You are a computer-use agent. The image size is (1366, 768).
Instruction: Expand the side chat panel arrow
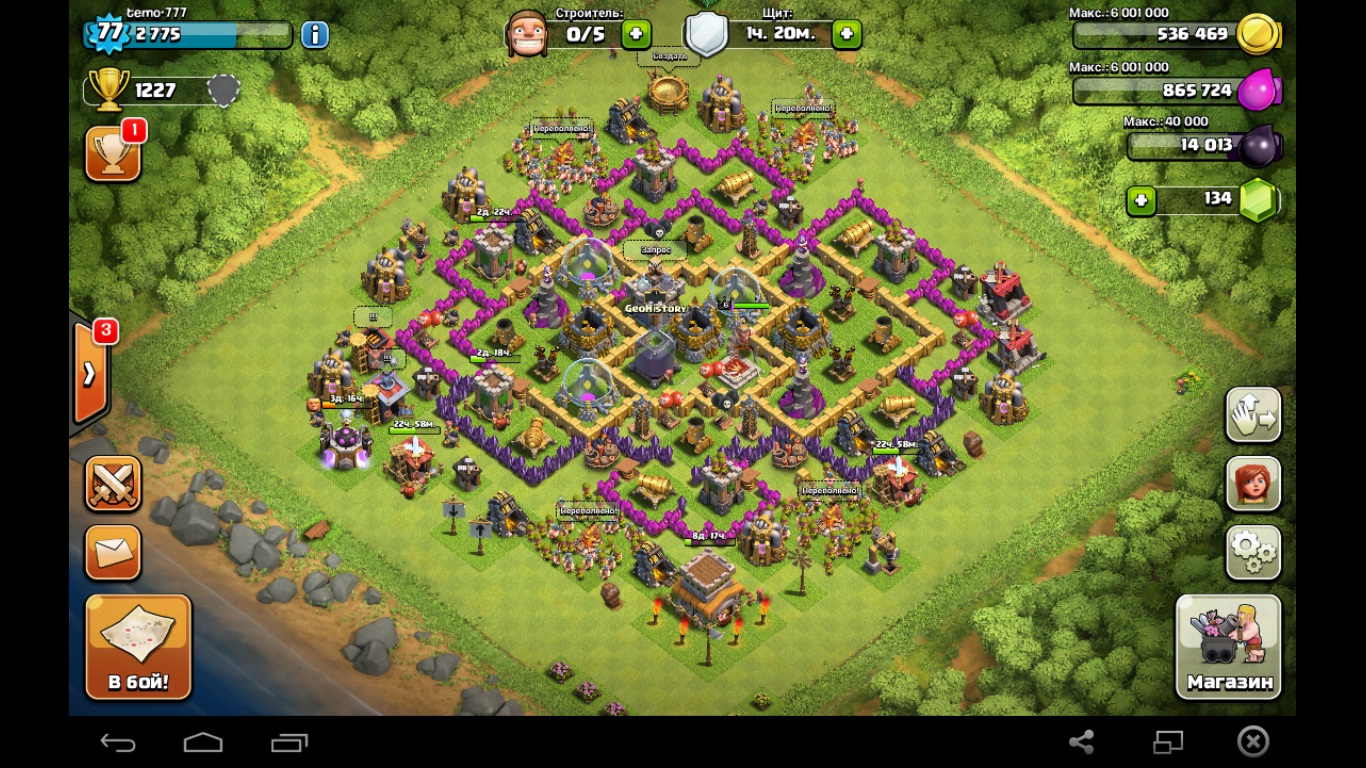pyautogui.click(x=90, y=374)
